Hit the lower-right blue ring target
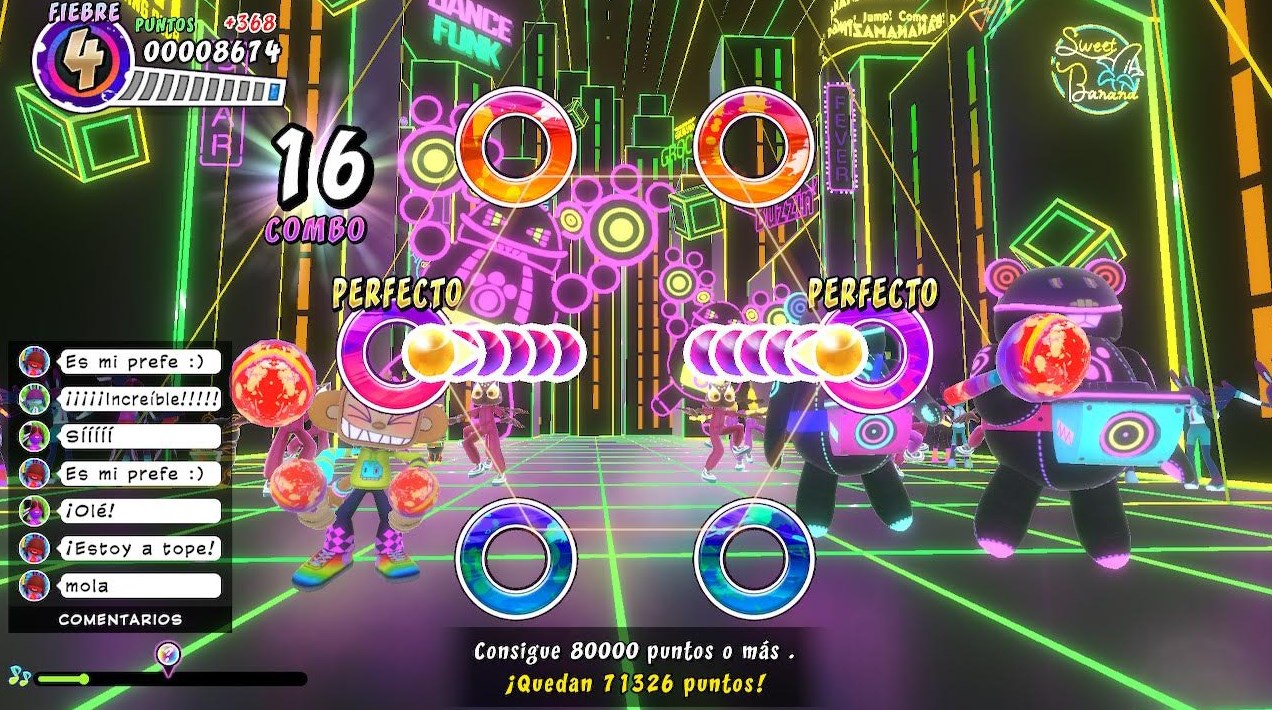The height and width of the screenshot is (710, 1272). 754,556
